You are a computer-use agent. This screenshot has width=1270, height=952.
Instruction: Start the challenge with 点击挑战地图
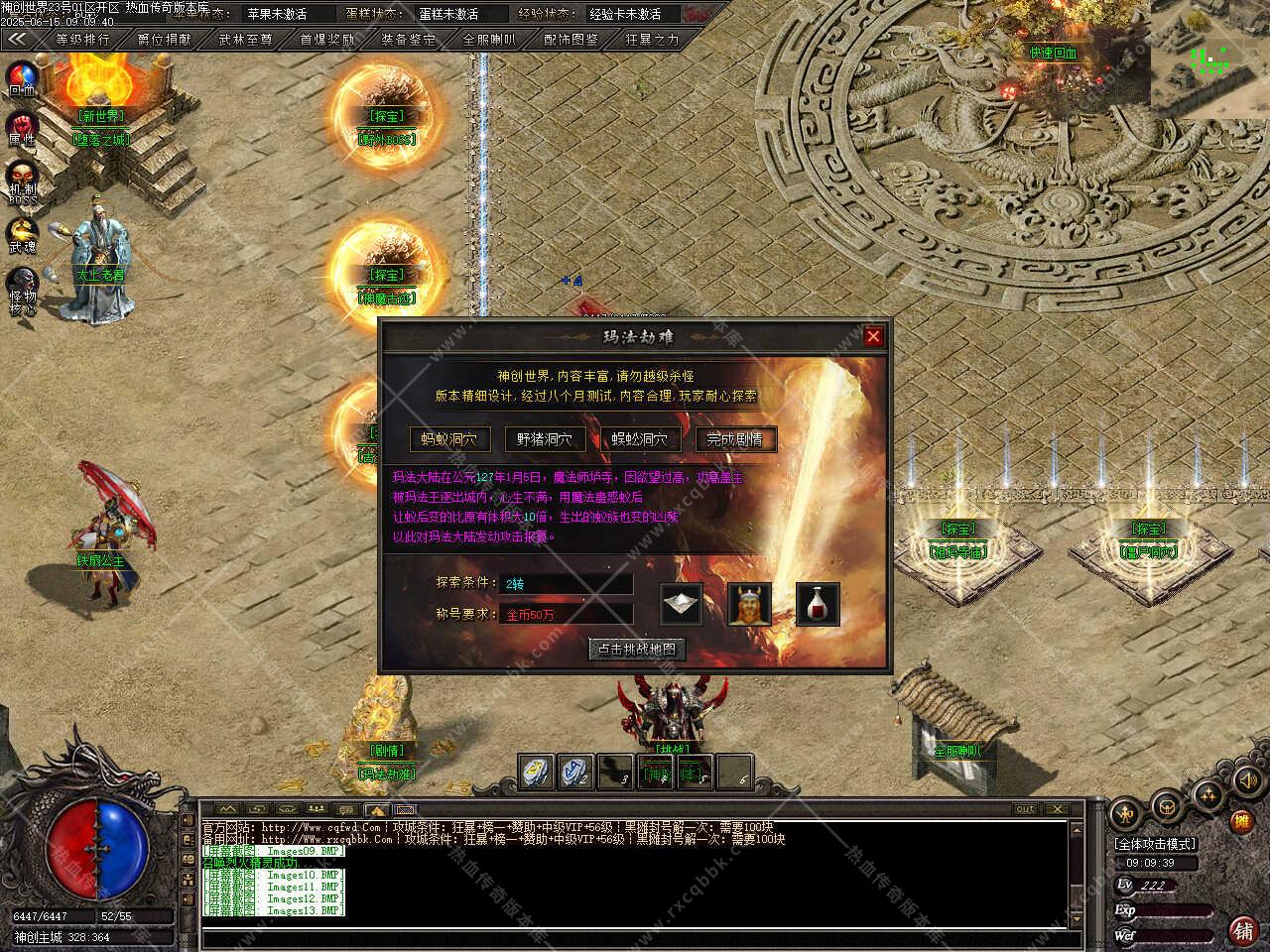(x=636, y=650)
